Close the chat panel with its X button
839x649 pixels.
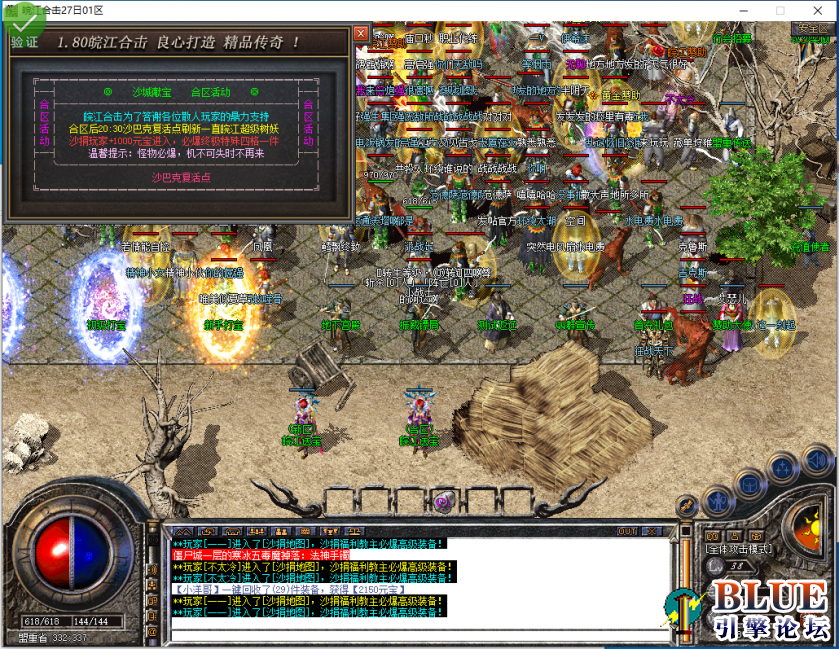[652, 531]
